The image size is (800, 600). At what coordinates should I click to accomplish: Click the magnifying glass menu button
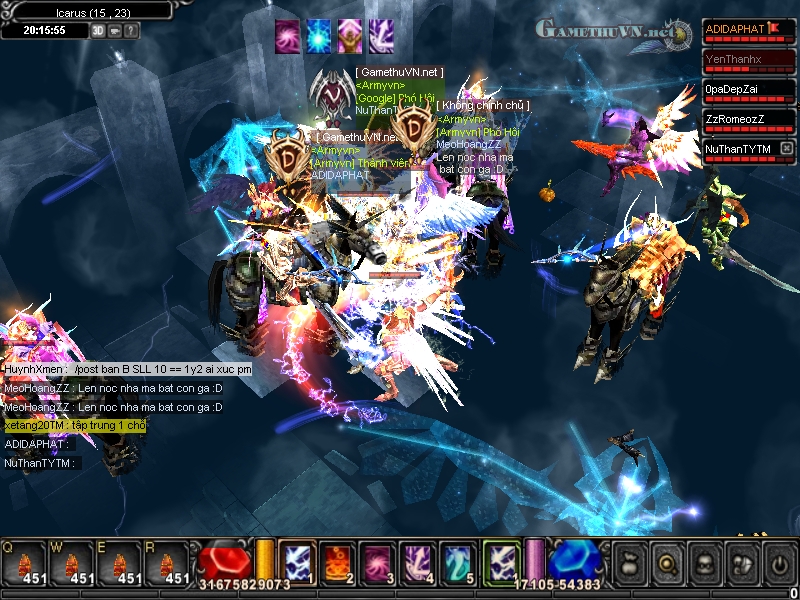click(668, 563)
